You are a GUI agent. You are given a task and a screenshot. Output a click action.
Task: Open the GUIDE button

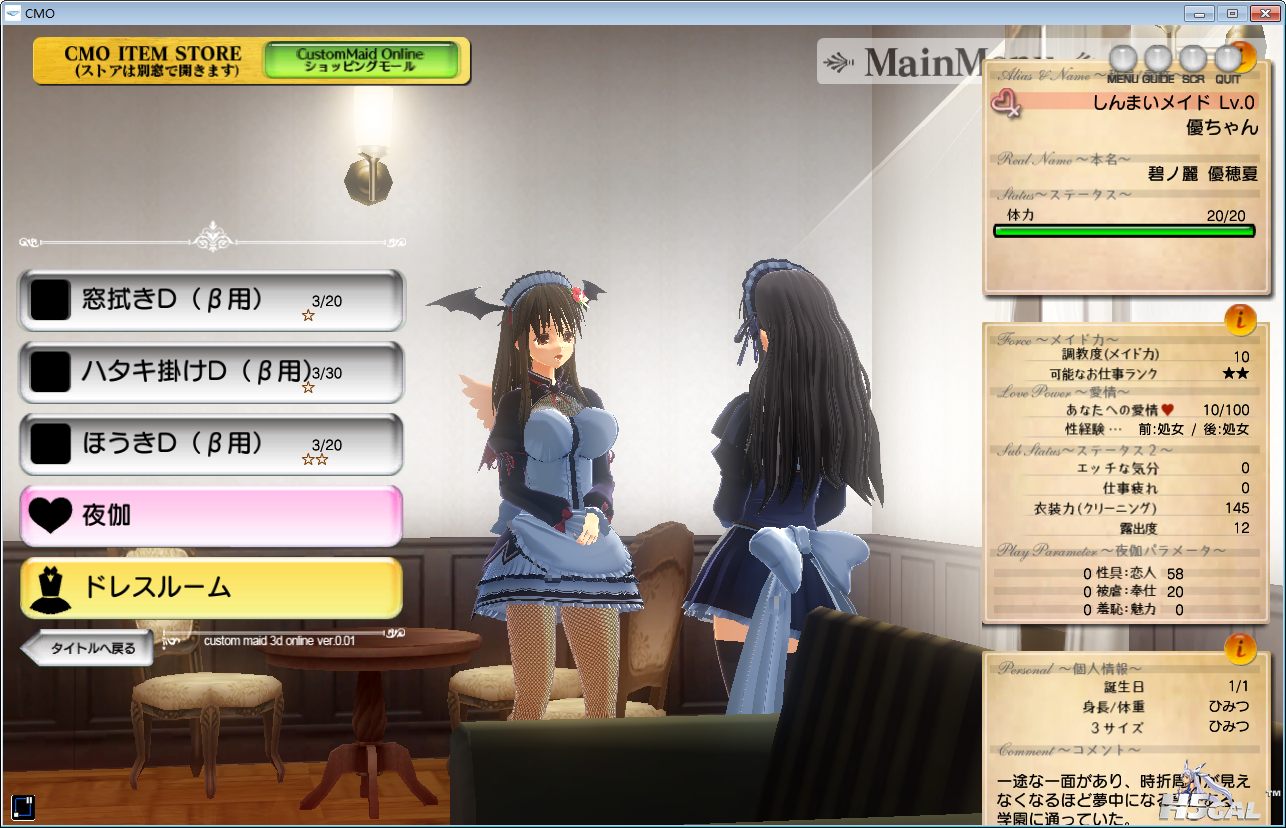(1158, 60)
